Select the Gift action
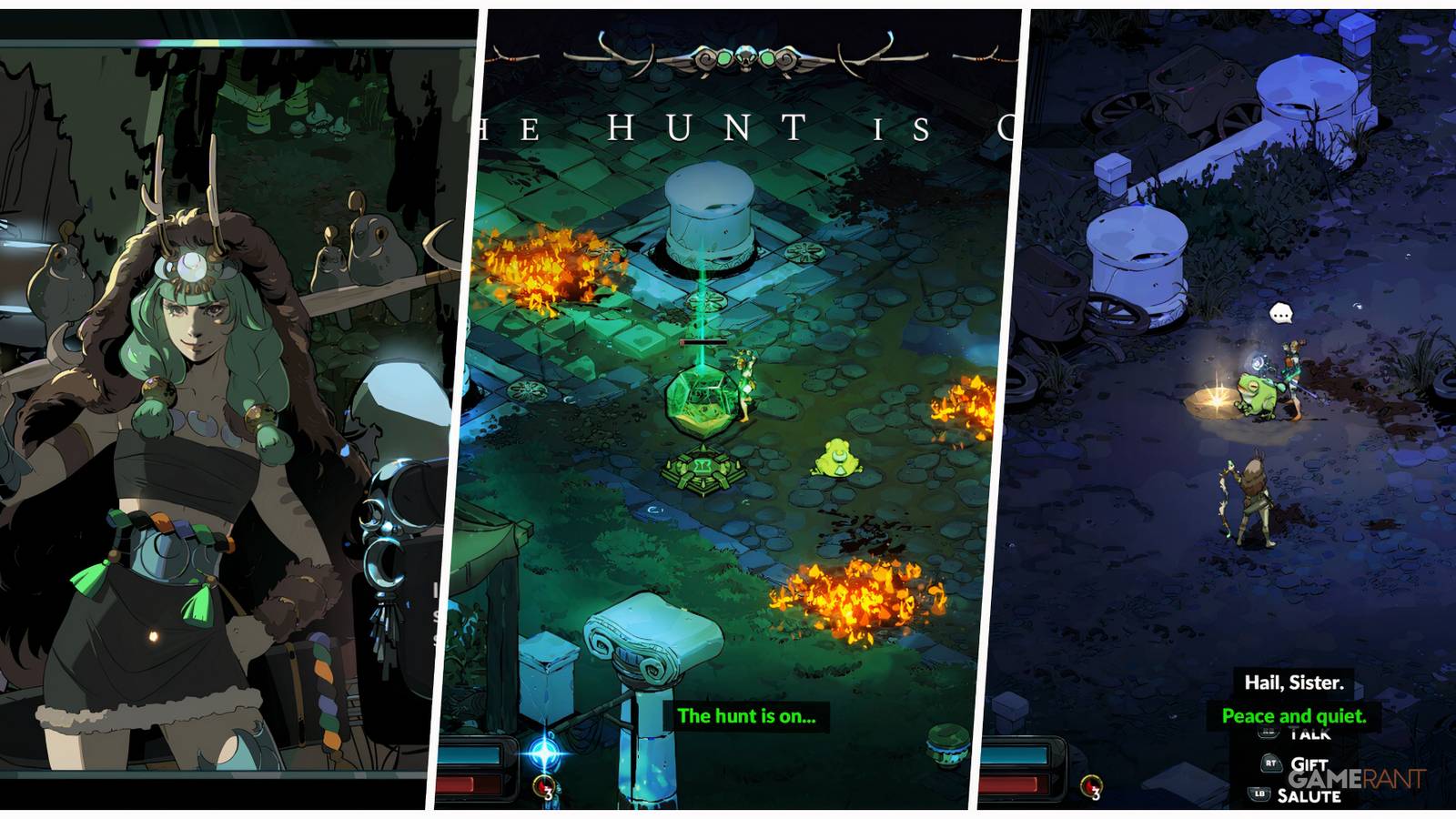 tap(1310, 764)
